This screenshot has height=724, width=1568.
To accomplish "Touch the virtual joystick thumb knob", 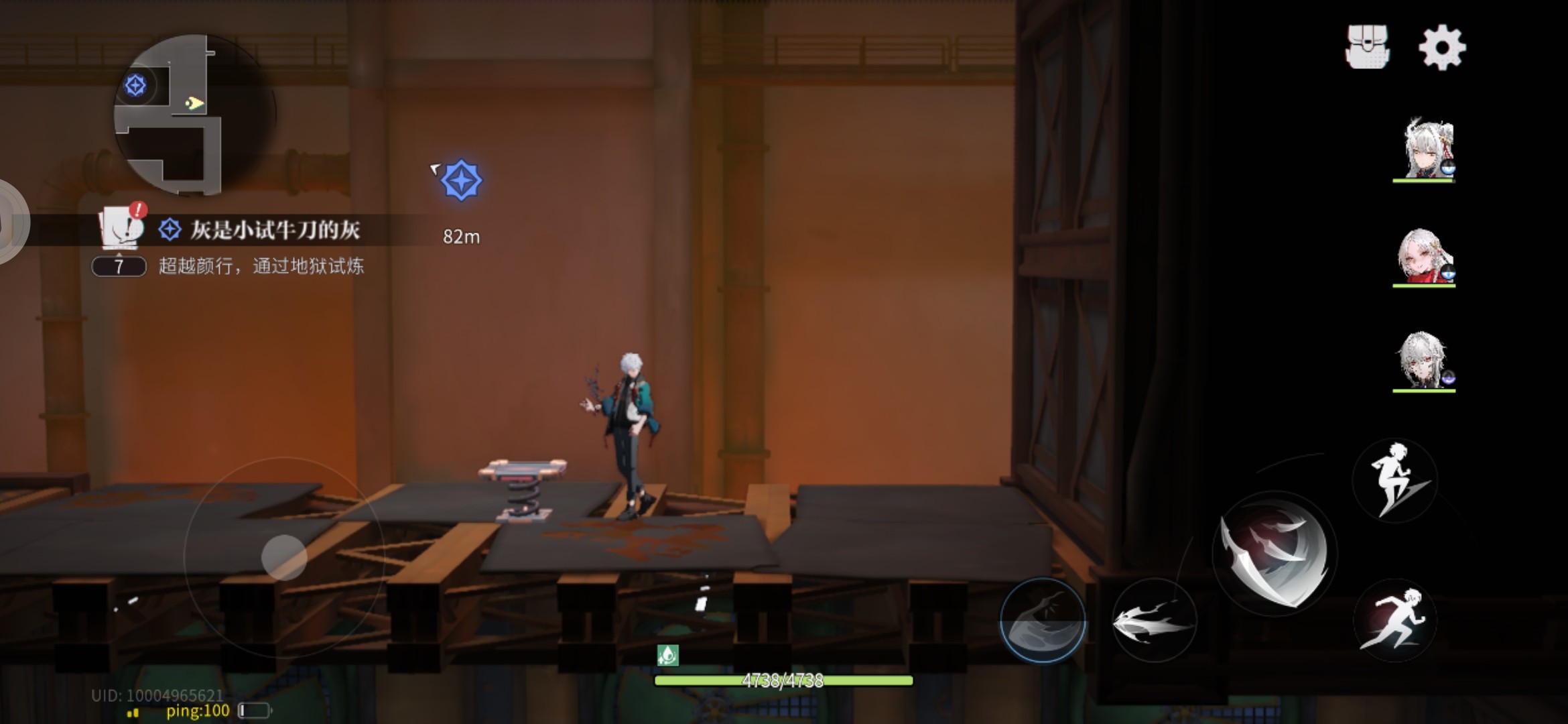I will (284, 557).
